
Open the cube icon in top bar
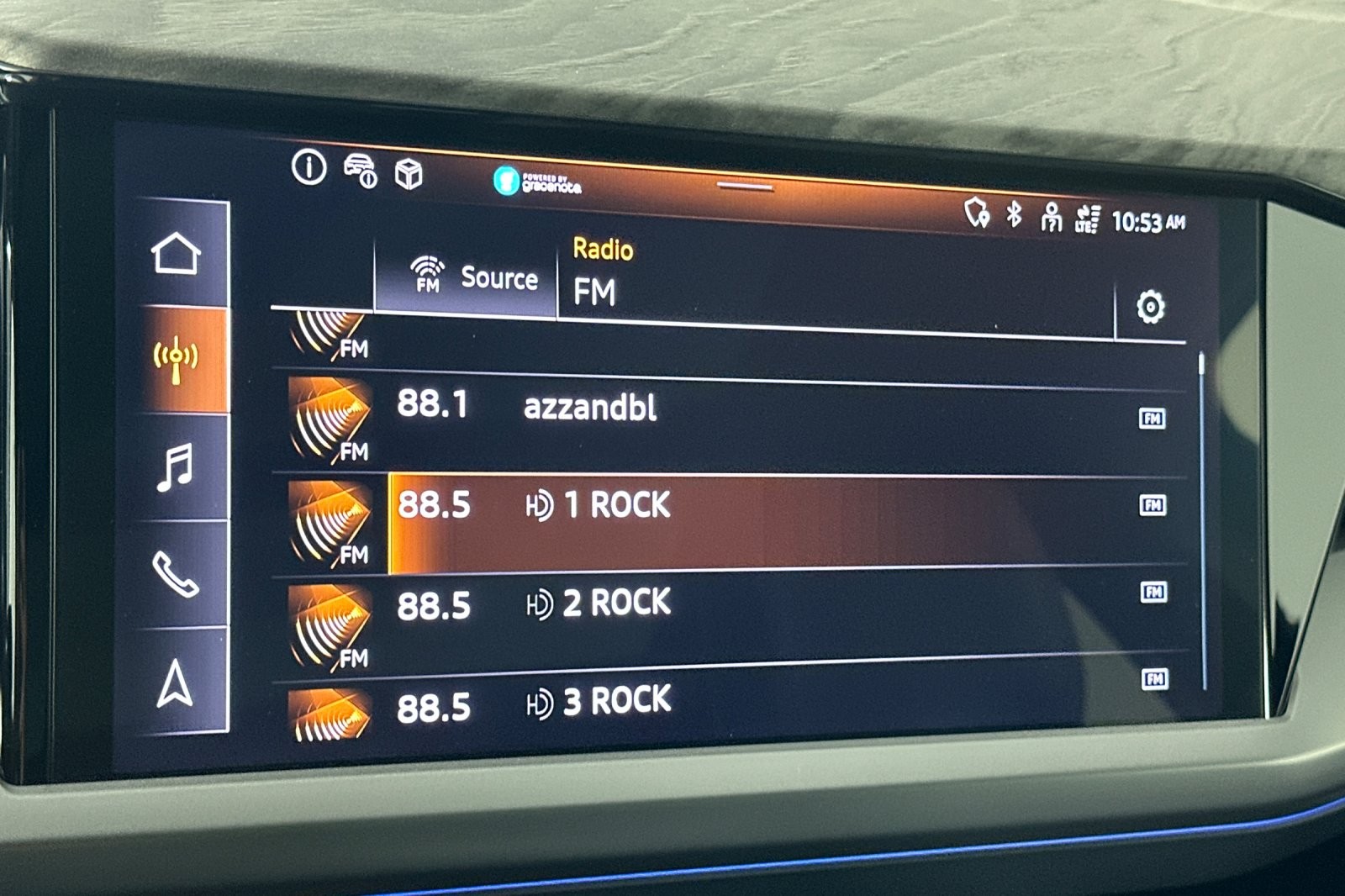point(409,175)
